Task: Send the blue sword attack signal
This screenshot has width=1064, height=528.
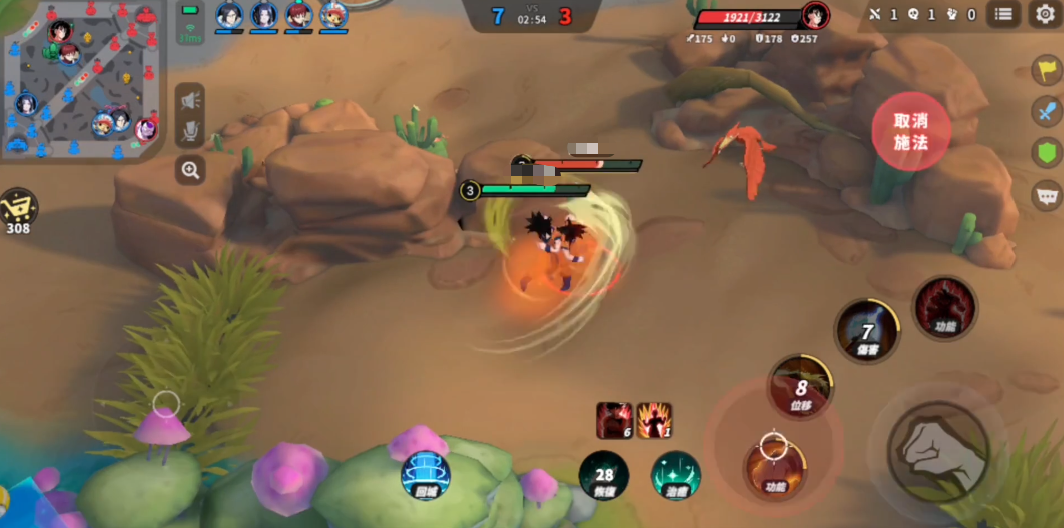Action: pyautogui.click(x=1046, y=110)
